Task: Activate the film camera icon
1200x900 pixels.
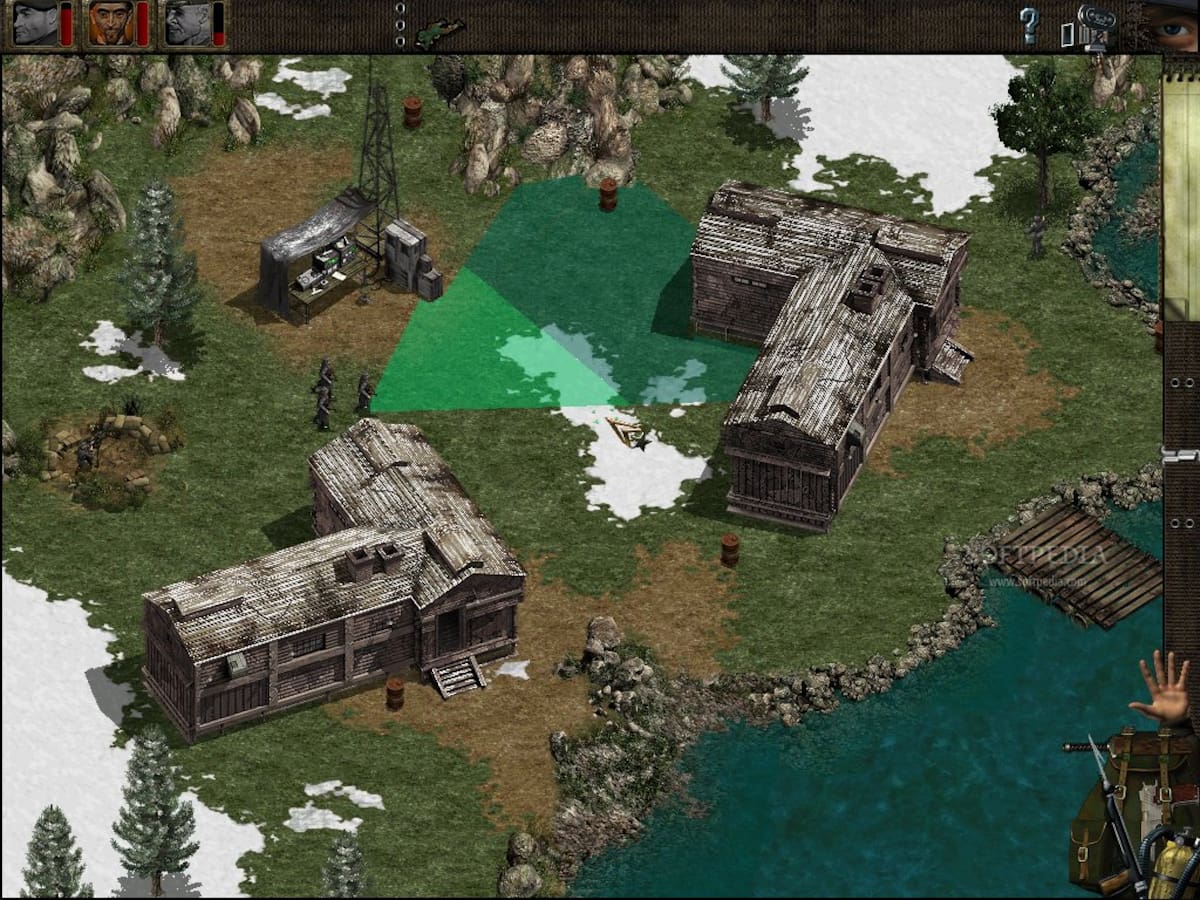Action: click(x=1097, y=24)
